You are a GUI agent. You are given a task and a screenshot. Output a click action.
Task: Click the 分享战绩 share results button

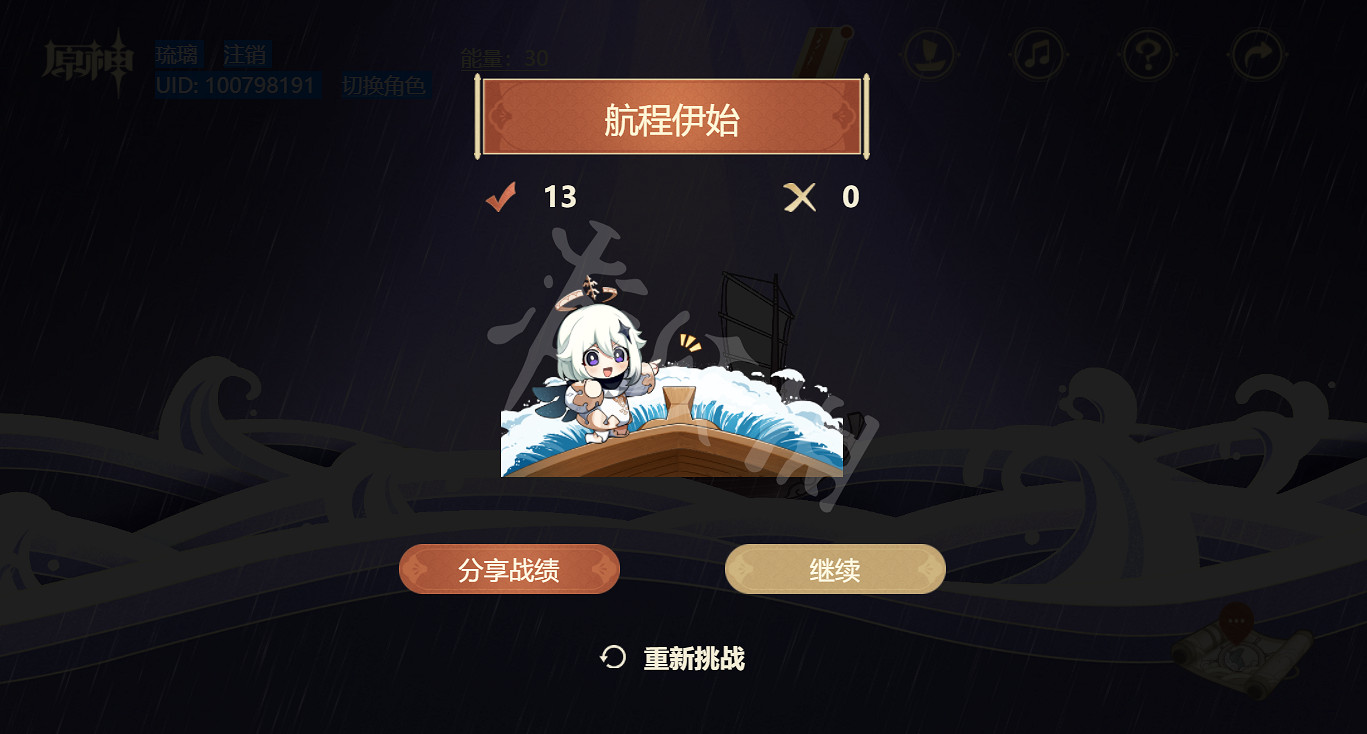(x=509, y=568)
